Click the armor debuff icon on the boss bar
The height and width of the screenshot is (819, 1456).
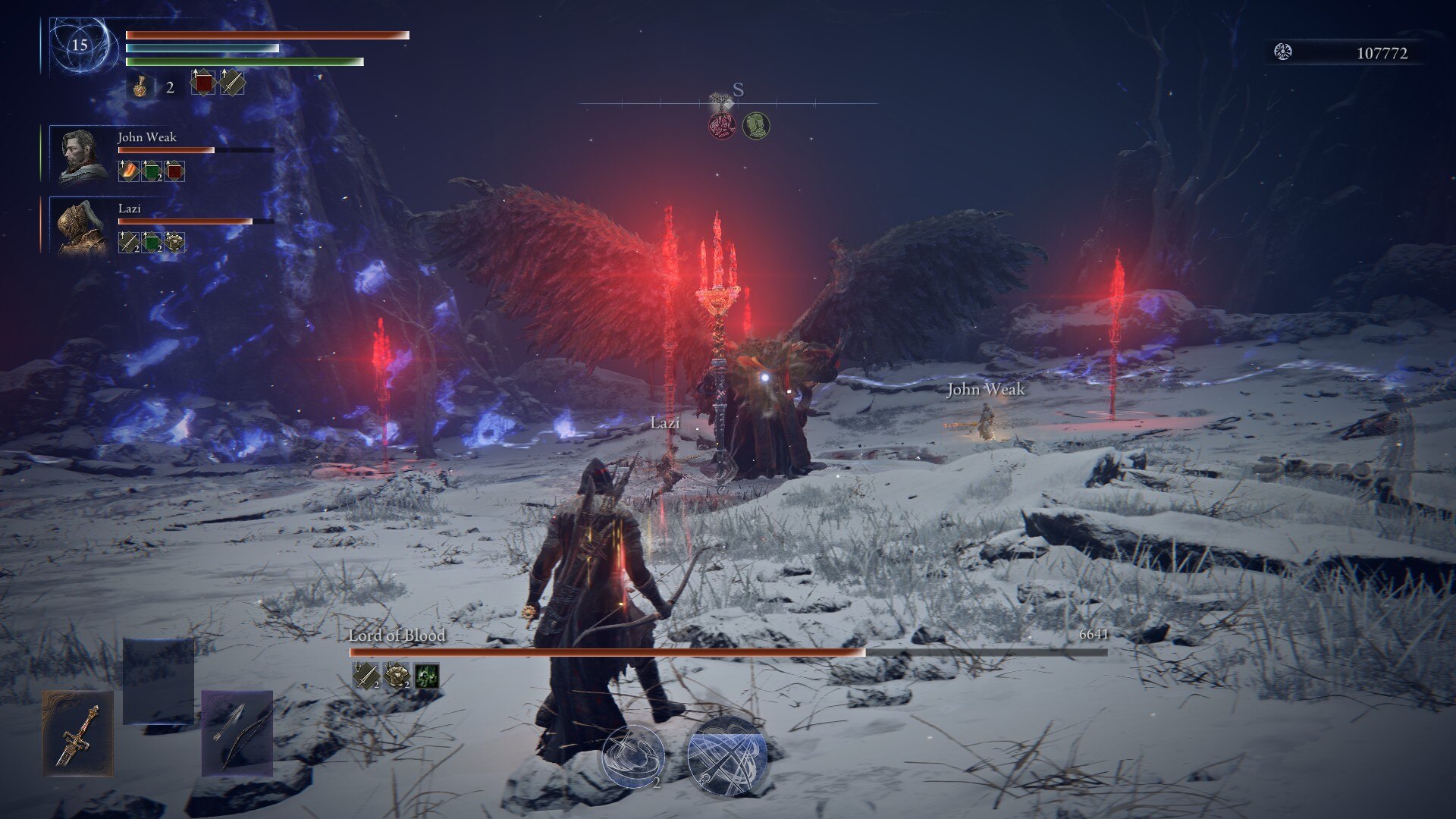(397, 676)
